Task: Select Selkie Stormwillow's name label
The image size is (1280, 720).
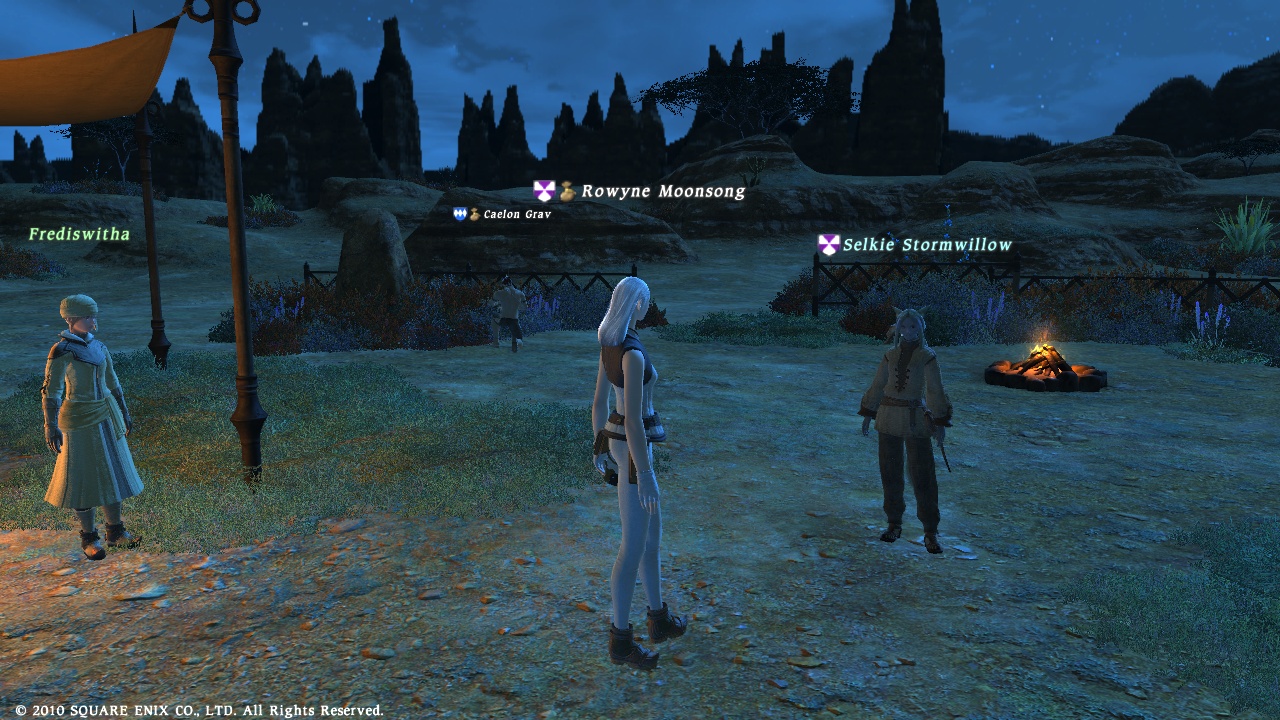Action: pyautogui.click(x=926, y=245)
